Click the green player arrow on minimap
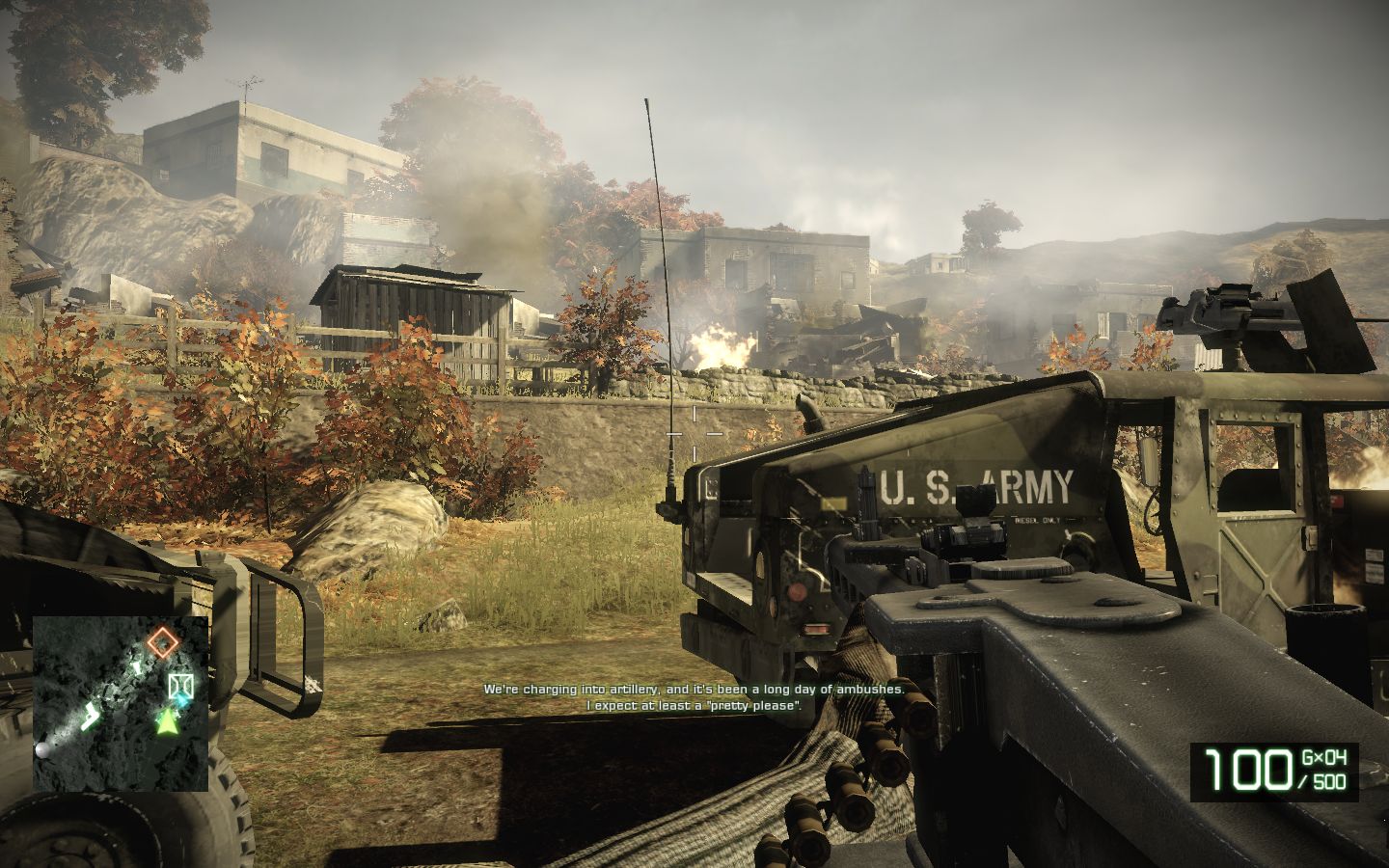 click(169, 719)
